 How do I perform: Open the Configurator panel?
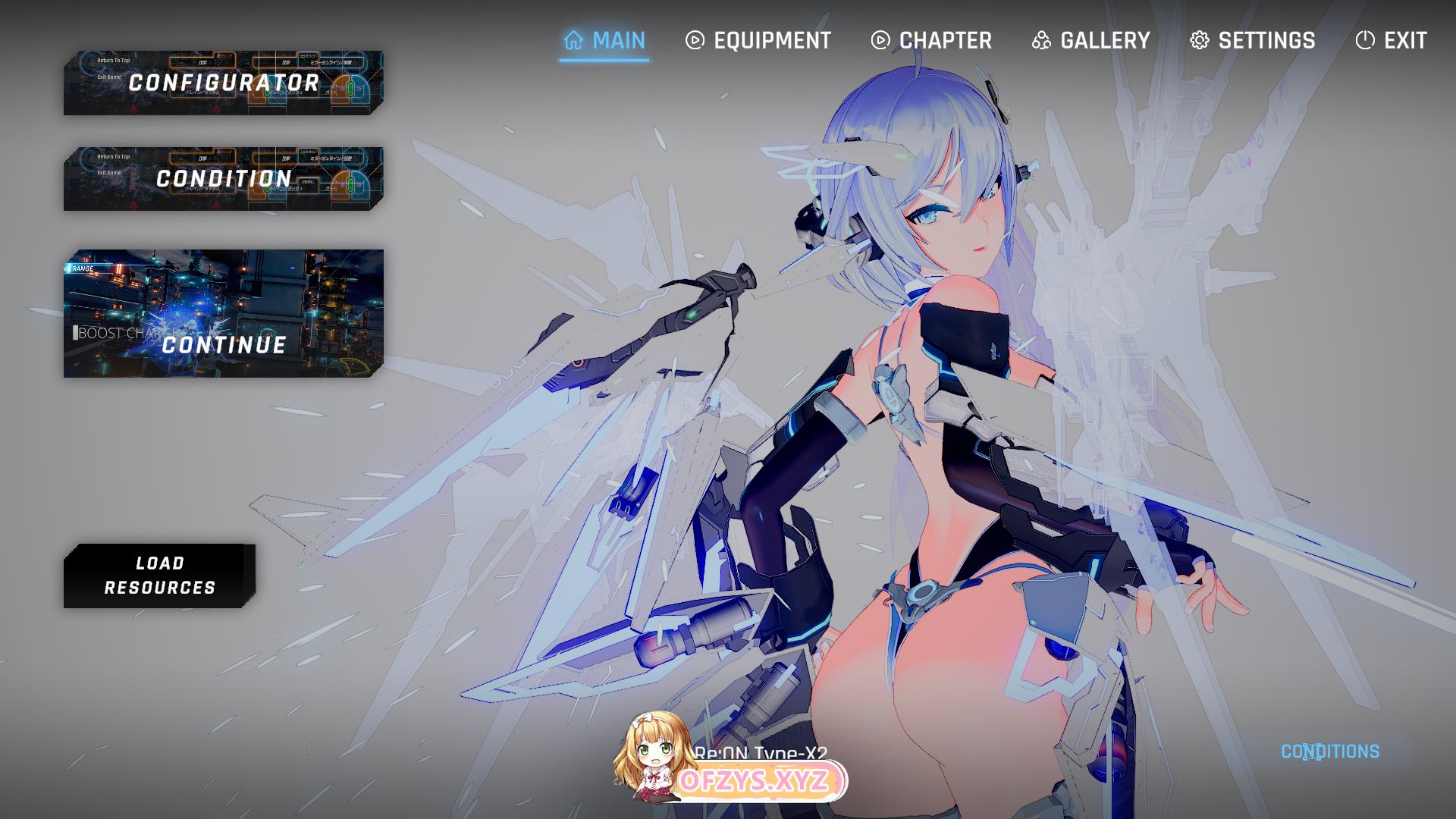224,83
